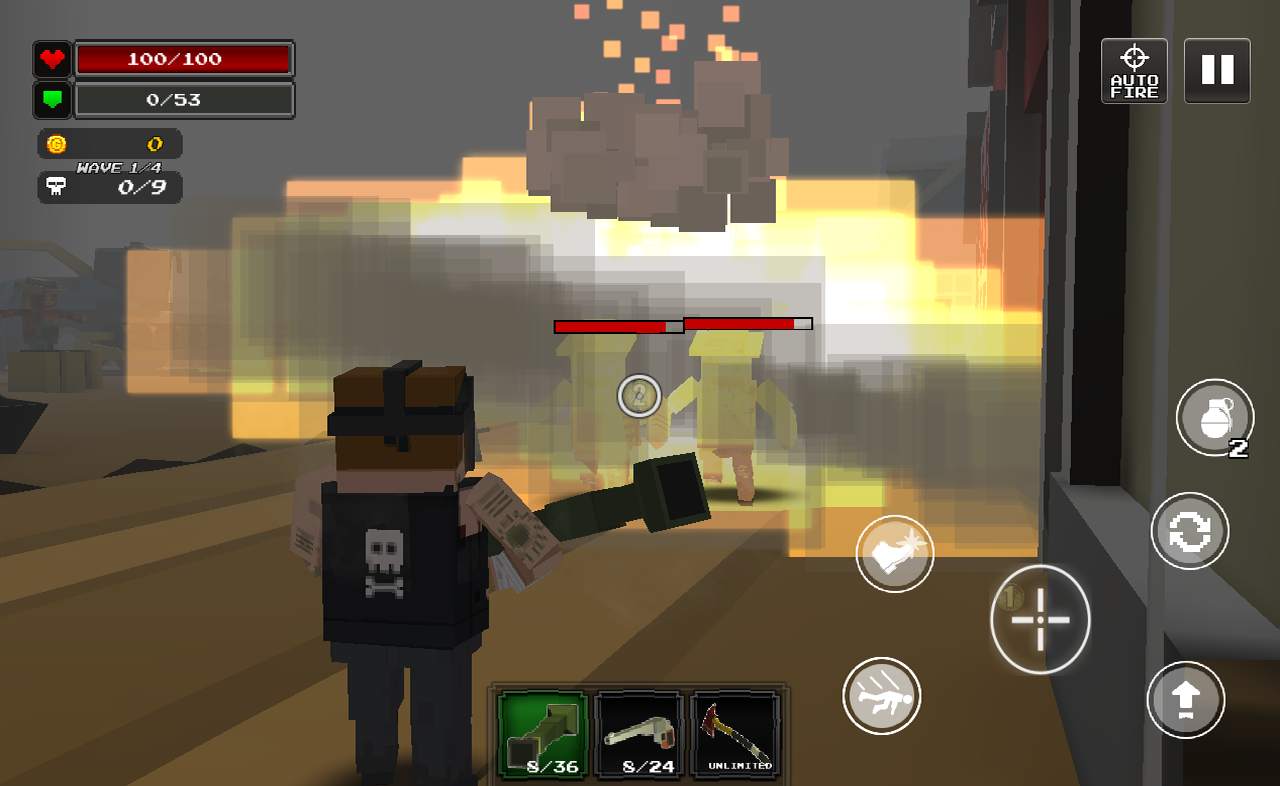Screen dimensions: 1280x786
Task: Equip the unlimited pickaxe weapon slot
Action: tap(737, 733)
